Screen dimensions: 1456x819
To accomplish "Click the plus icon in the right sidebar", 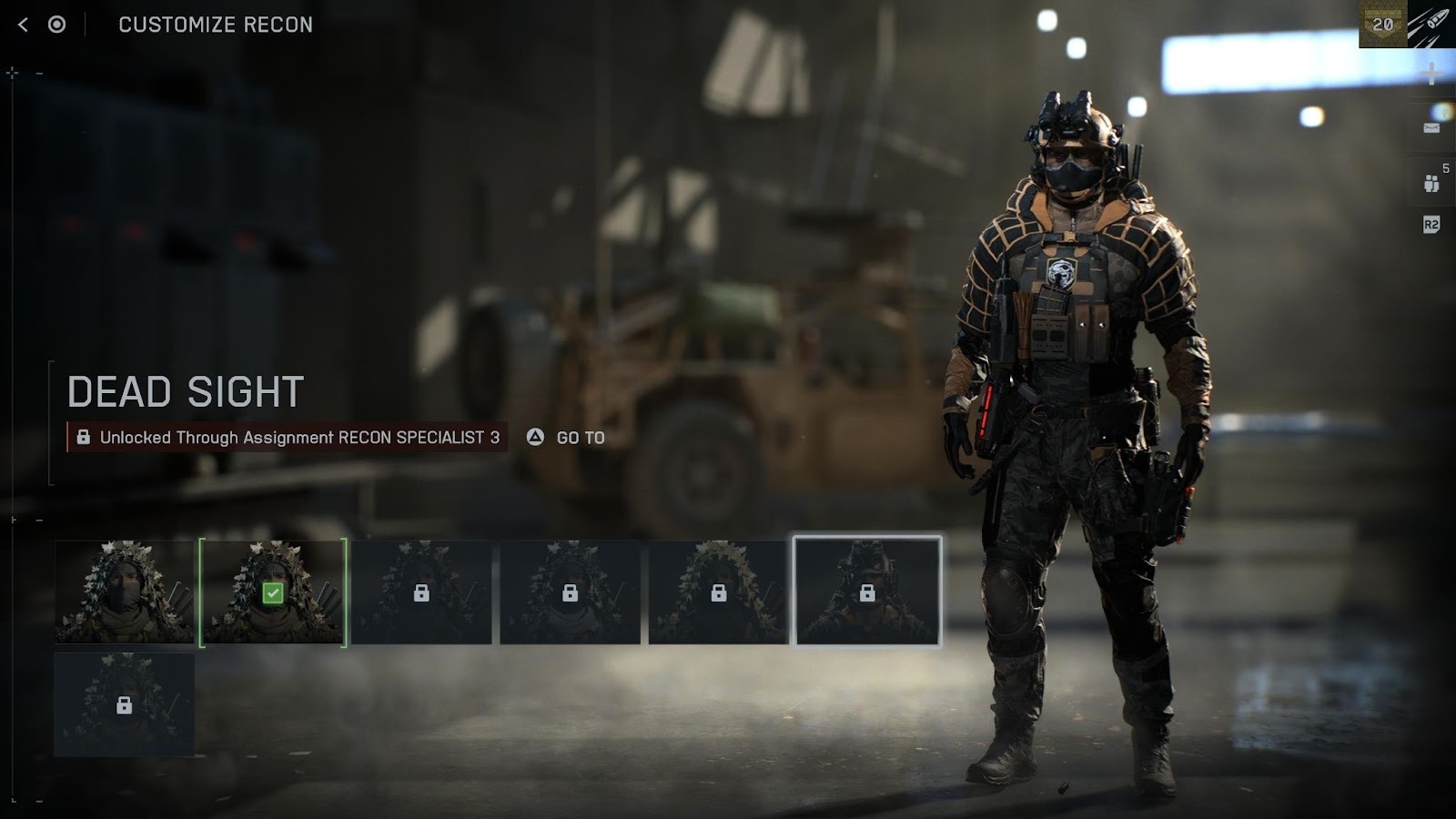I will click(x=1431, y=74).
